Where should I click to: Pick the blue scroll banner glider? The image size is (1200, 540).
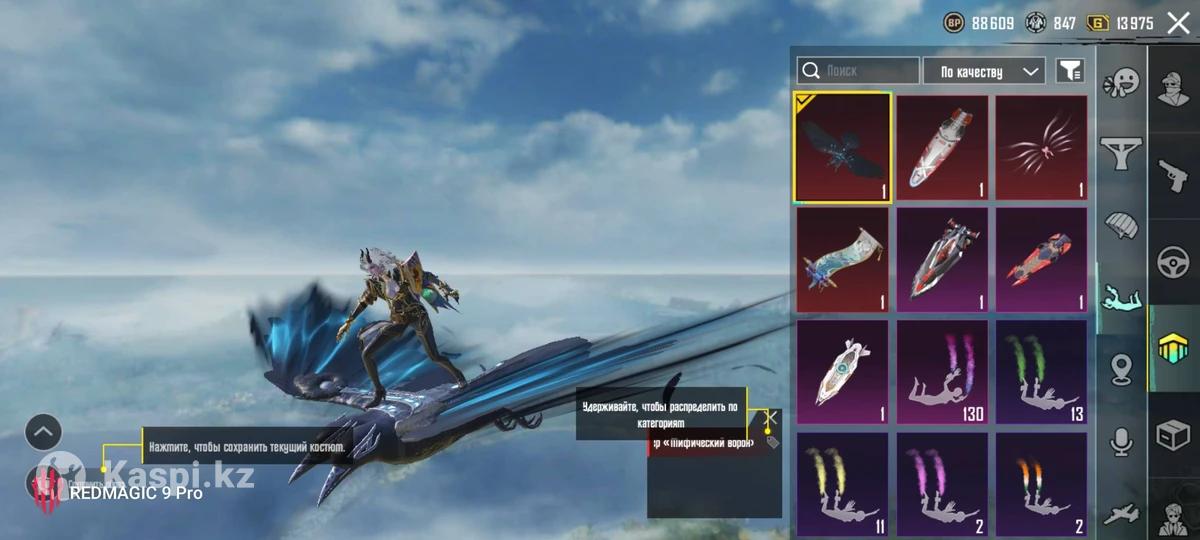pyautogui.click(x=842, y=260)
